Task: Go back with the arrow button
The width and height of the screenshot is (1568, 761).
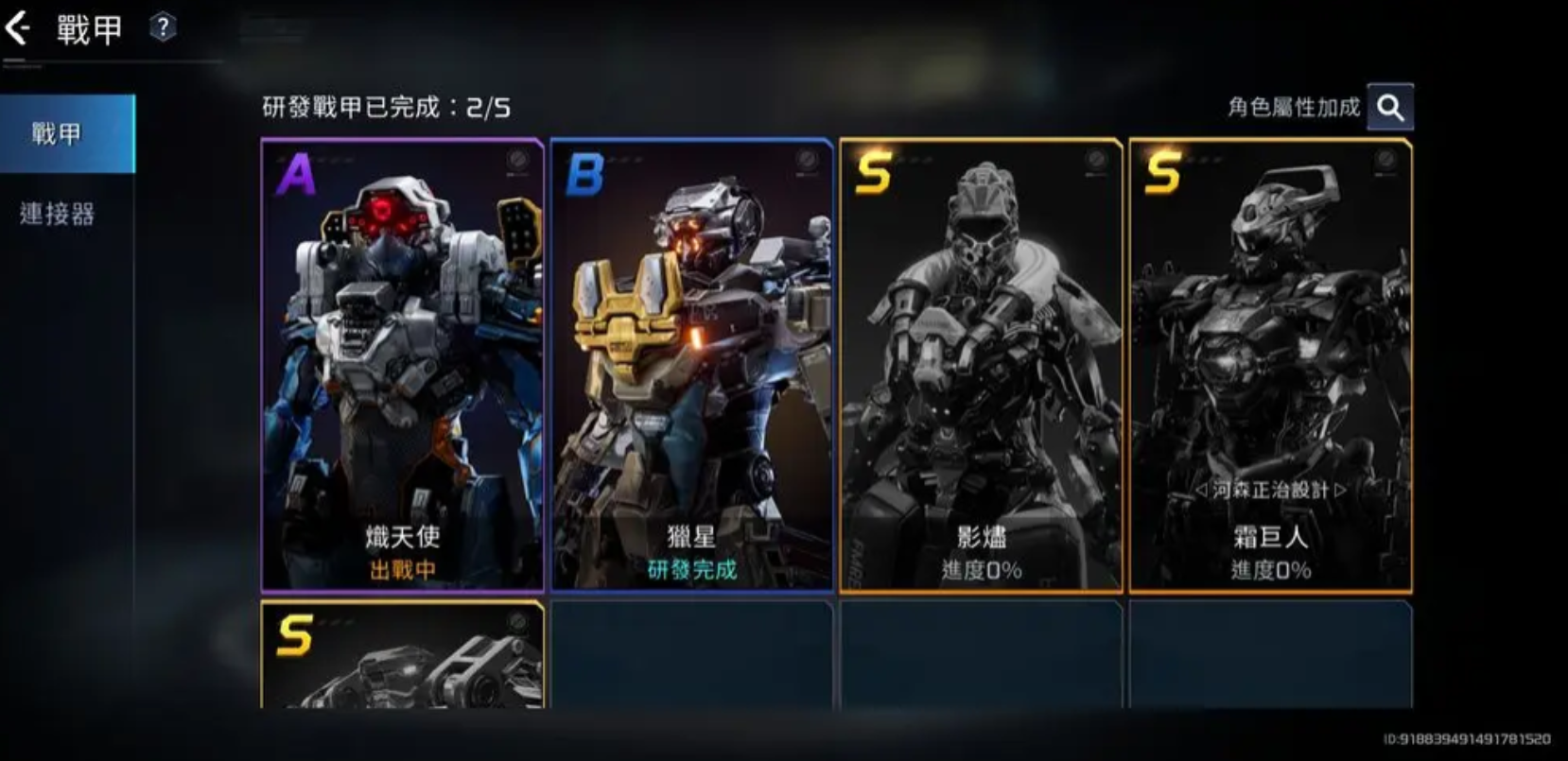Action: [18, 28]
